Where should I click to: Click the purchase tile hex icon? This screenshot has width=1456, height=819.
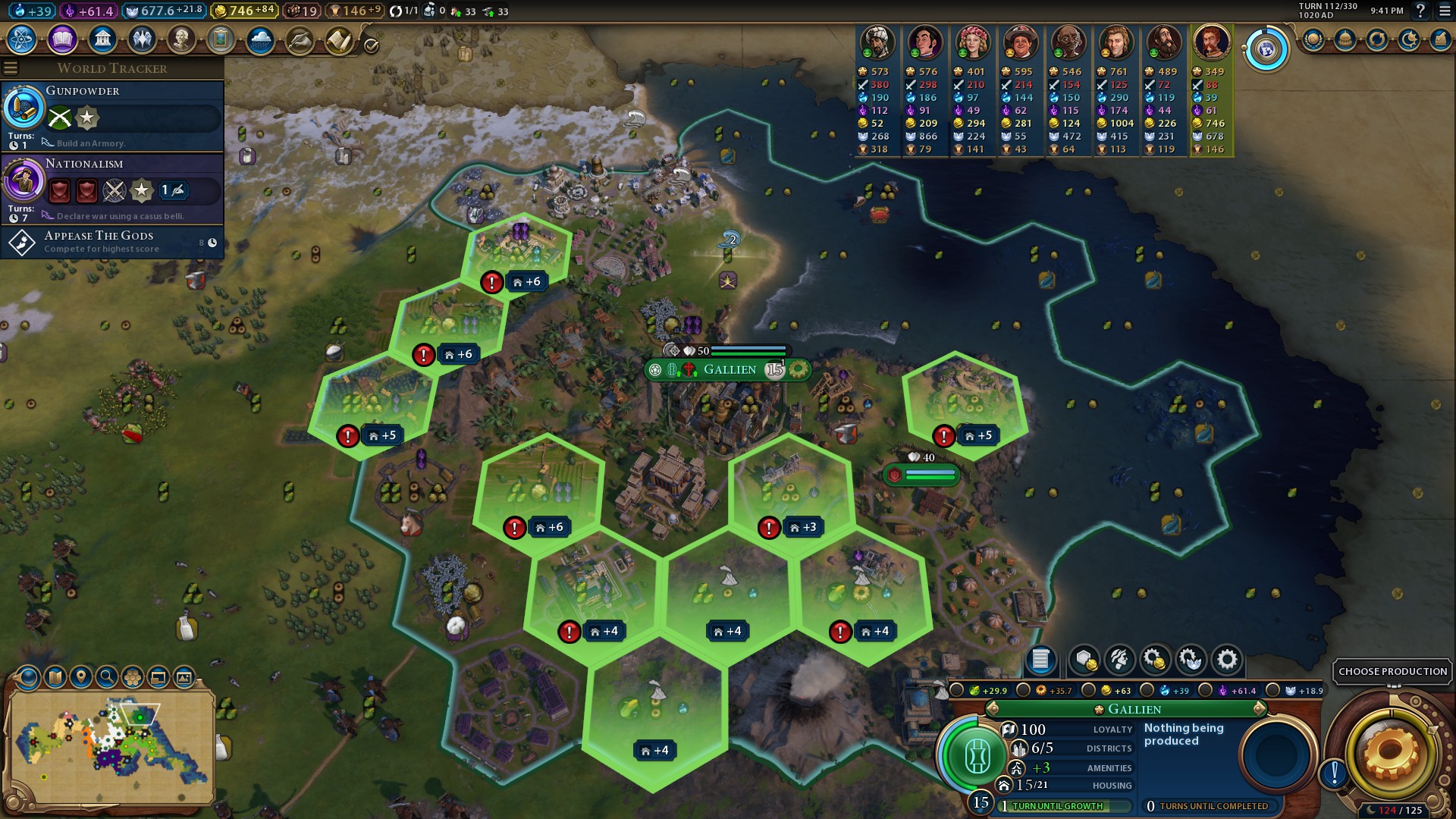coord(1084,660)
